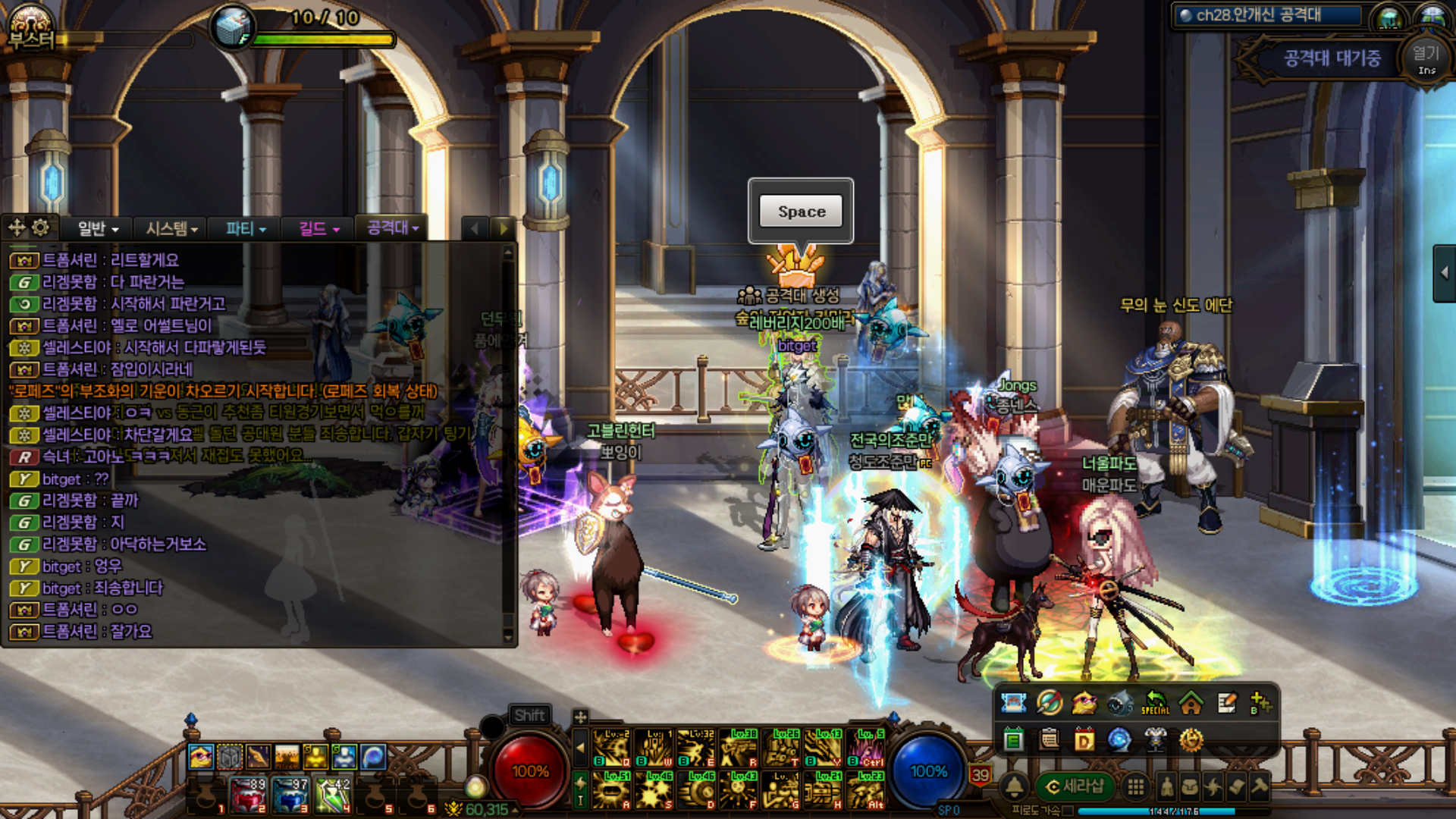
Task: Toggle the 피로도 가속 checkbox
Action: click(x=1068, y=811)
